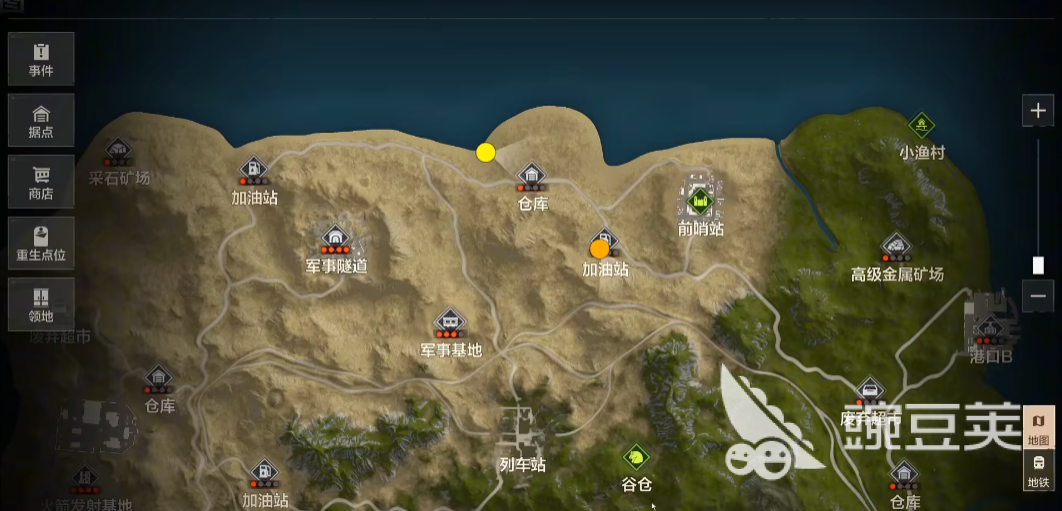This screenshot has height=511, width=1062.
Task: Pick the 高级金属矿场 metal mine marker
Action: click(896, 246)
